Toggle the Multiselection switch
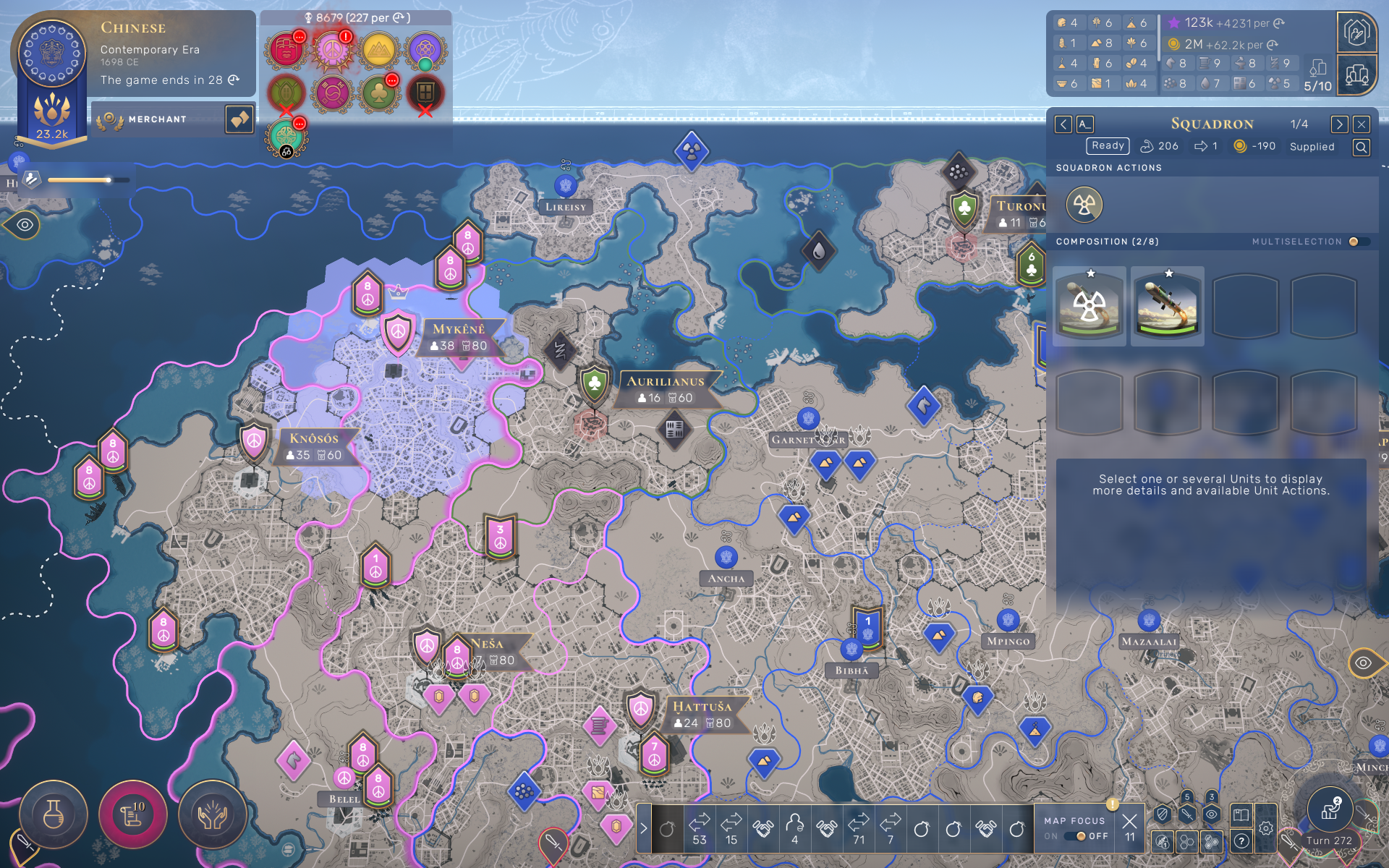Viewport: 1389px width, 868px height. 1356,242
